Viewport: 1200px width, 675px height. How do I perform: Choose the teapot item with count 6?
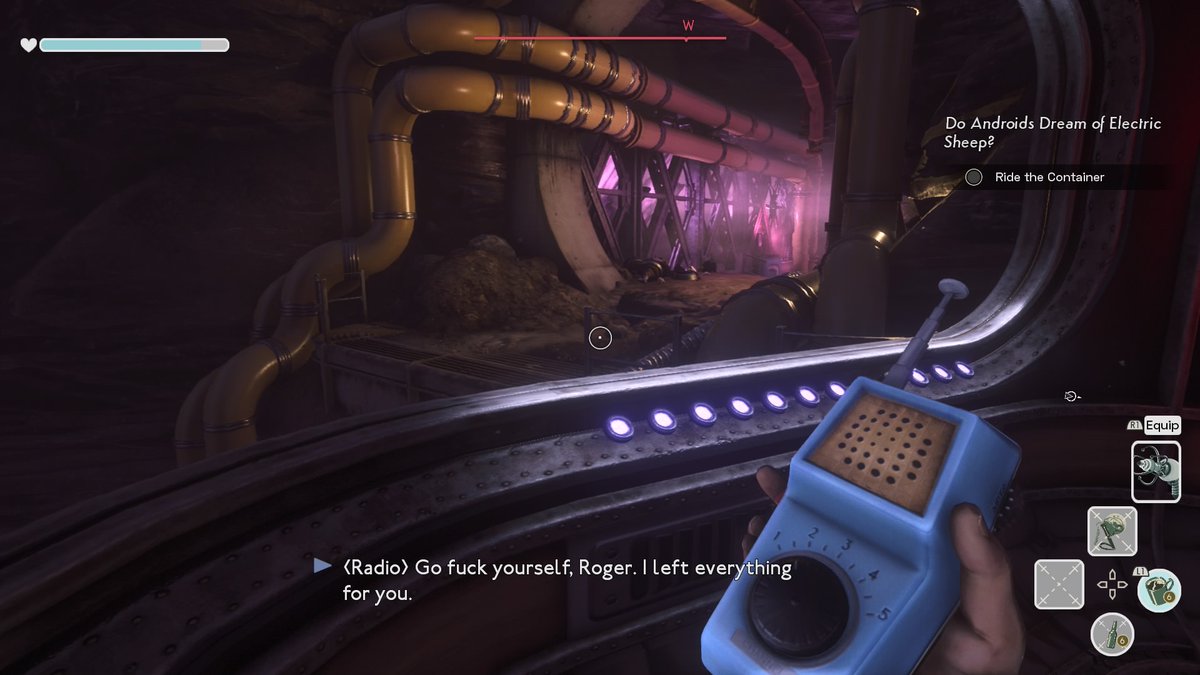[1158, 588]
